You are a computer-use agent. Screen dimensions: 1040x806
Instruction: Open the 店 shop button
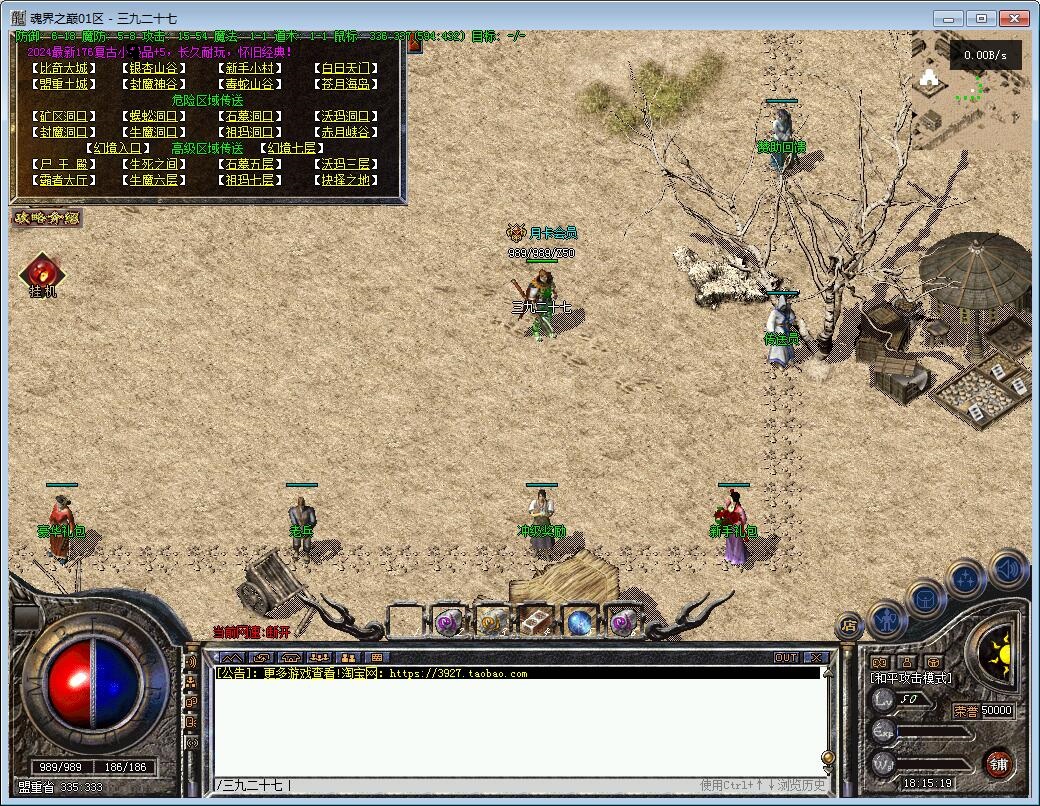849,627
